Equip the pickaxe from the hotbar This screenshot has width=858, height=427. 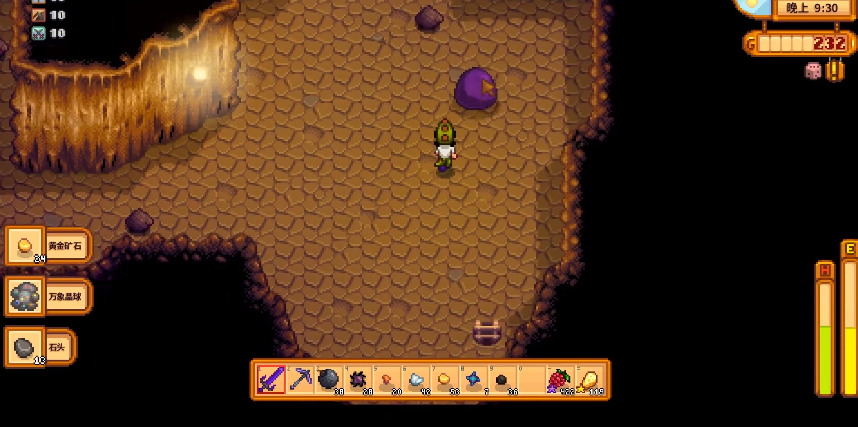(300, 380)
